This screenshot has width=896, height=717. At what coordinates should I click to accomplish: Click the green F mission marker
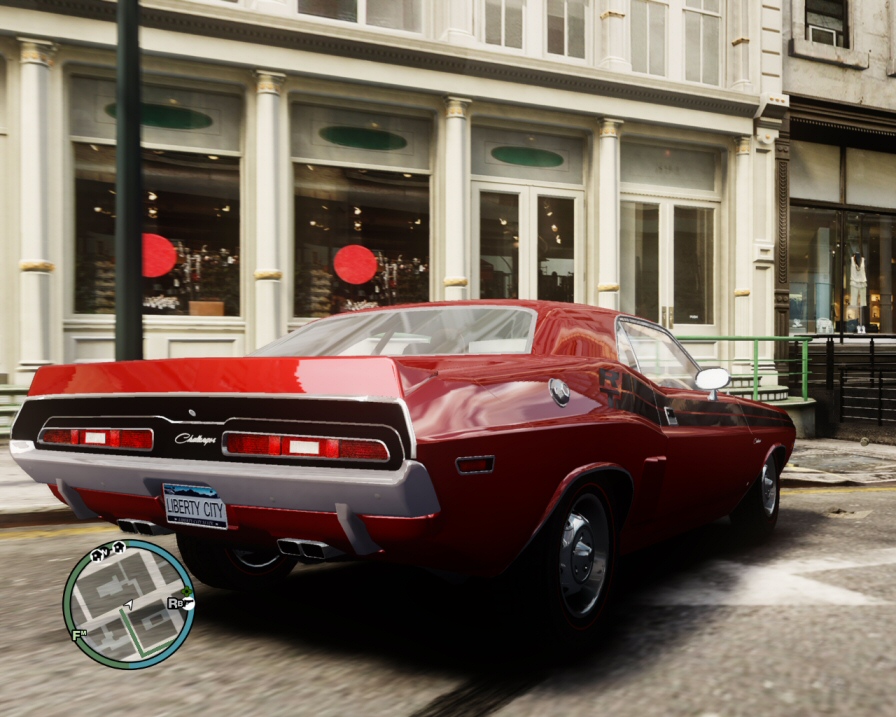pos(78,634)
